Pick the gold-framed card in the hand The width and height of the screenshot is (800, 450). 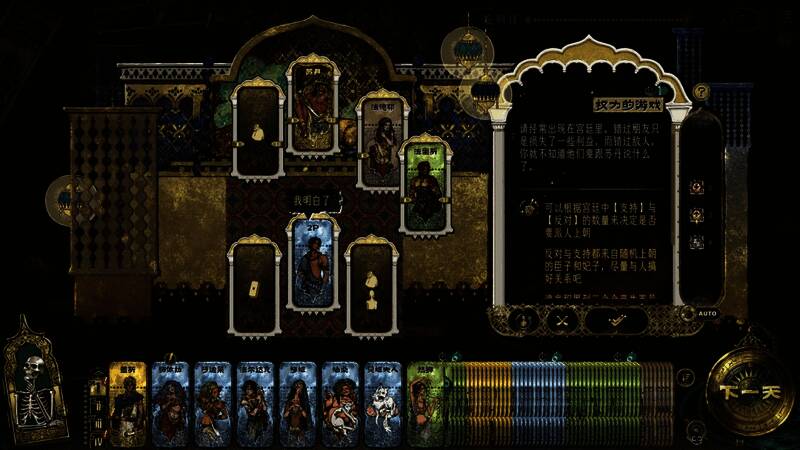(x=128, y=403)
